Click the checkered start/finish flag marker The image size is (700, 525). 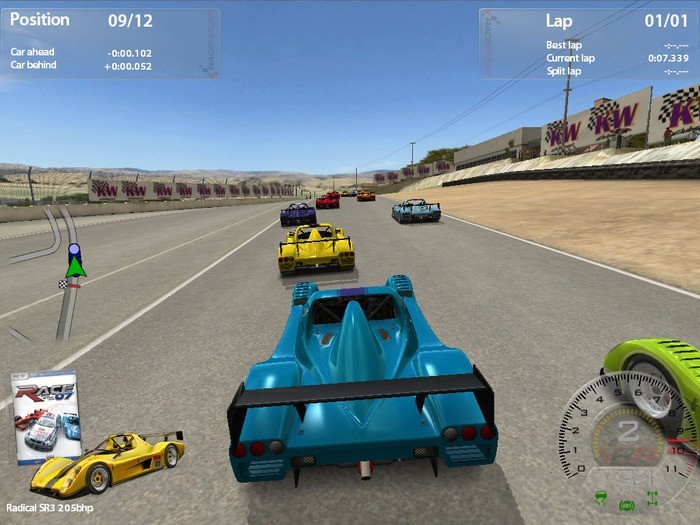click(62, 285)
